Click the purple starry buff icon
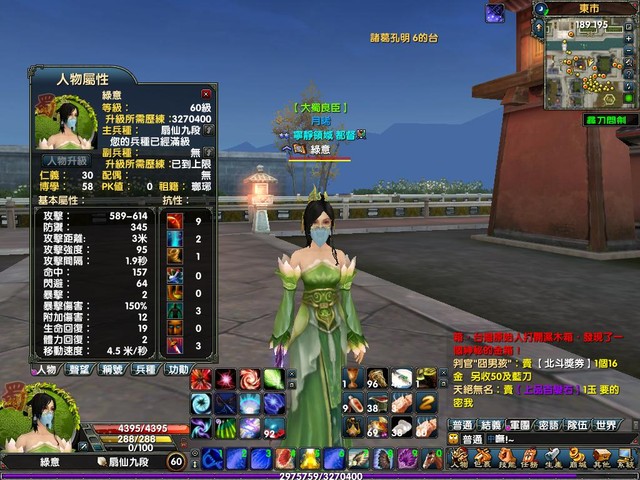Viewport: 640px width, 480px height. click(x=495, y=13)
